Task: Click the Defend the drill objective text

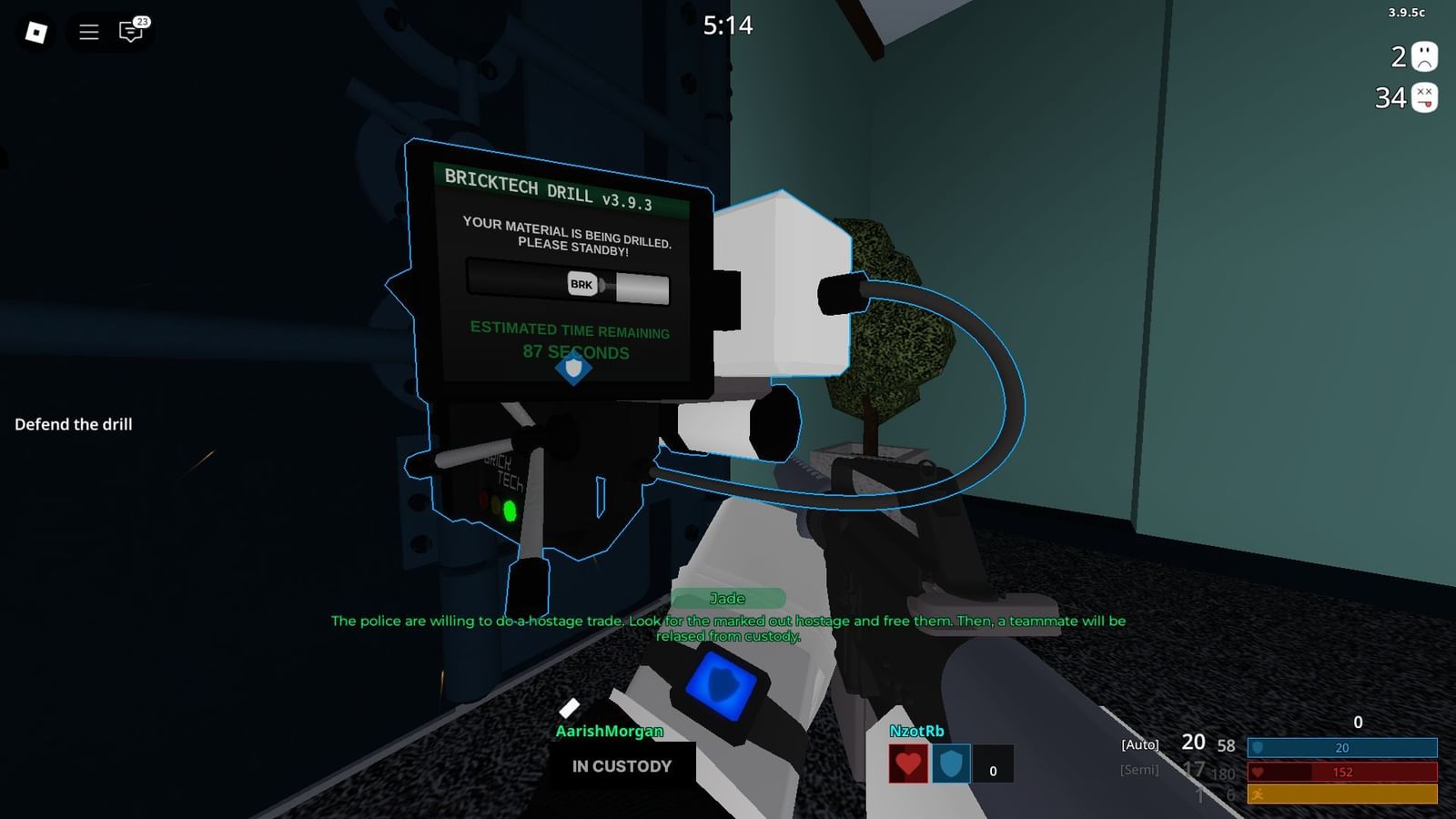Action: point(75,424)
